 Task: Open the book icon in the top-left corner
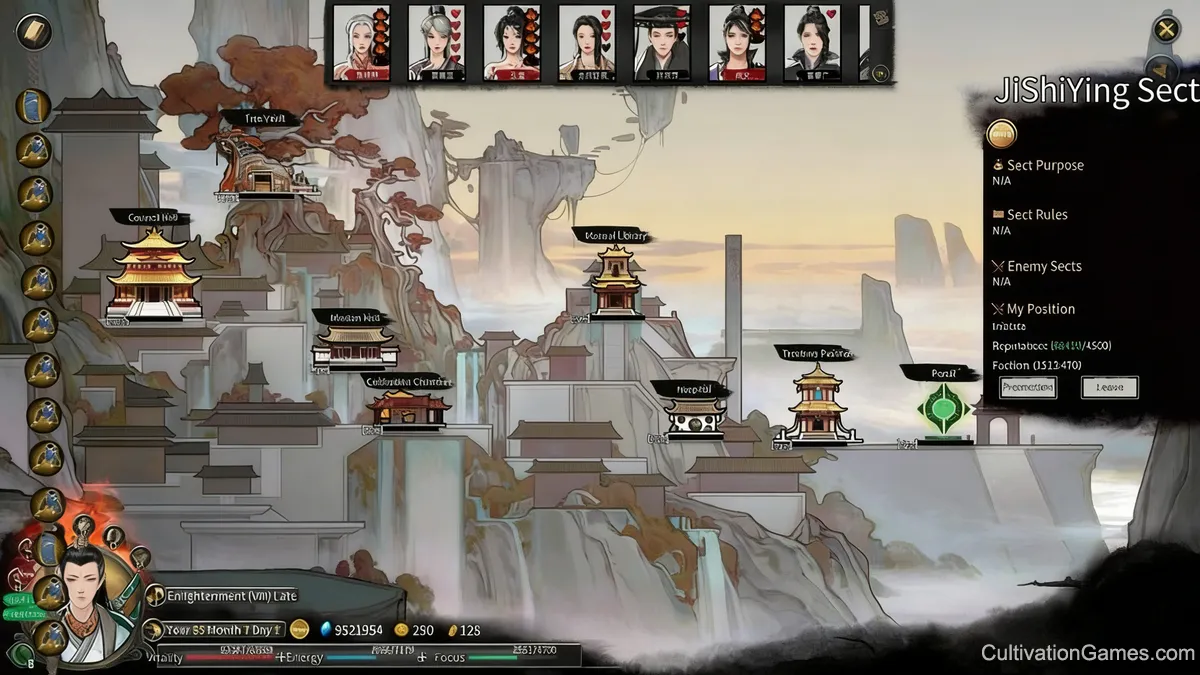click(35, 31)
